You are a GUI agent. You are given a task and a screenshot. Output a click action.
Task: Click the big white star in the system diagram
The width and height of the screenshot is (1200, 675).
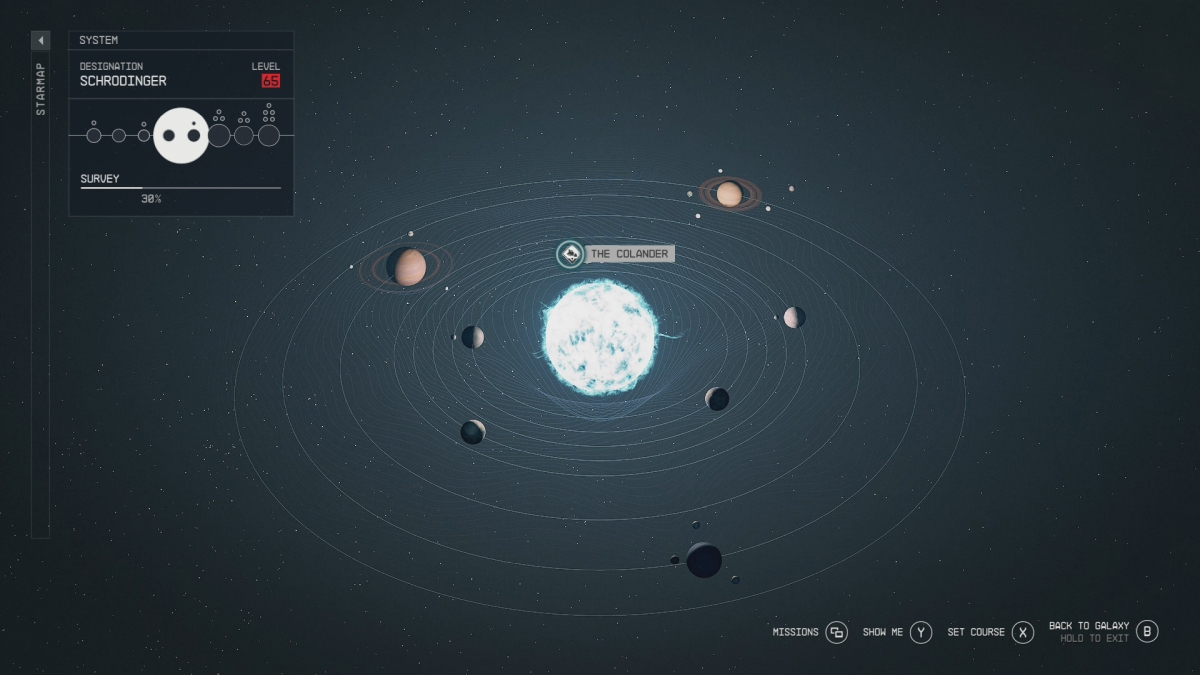(181, 135)
